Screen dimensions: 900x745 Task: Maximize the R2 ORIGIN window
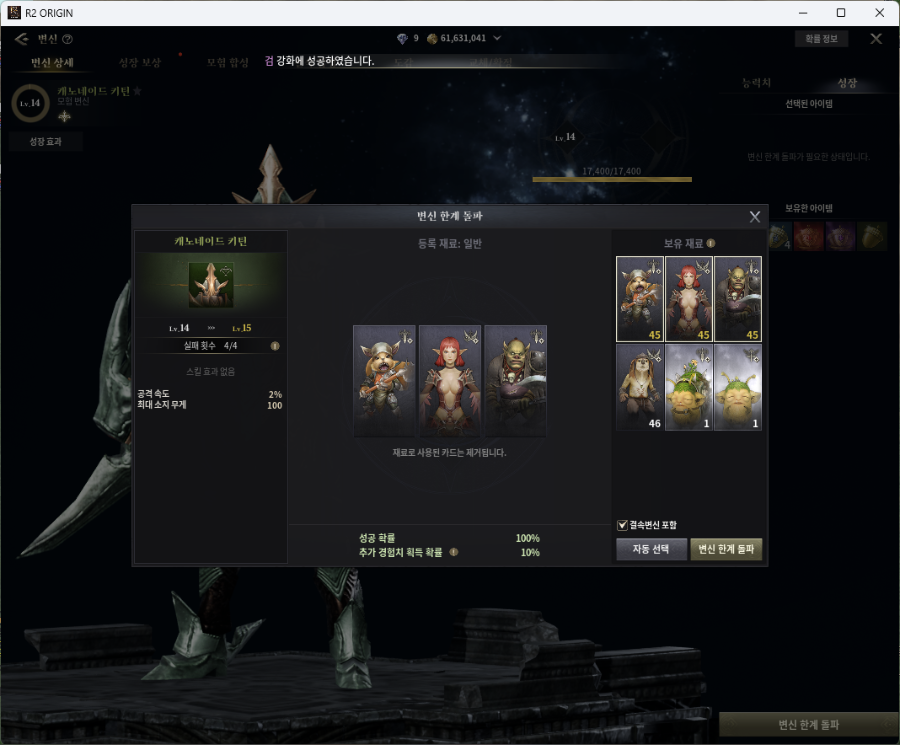[840, 13]
